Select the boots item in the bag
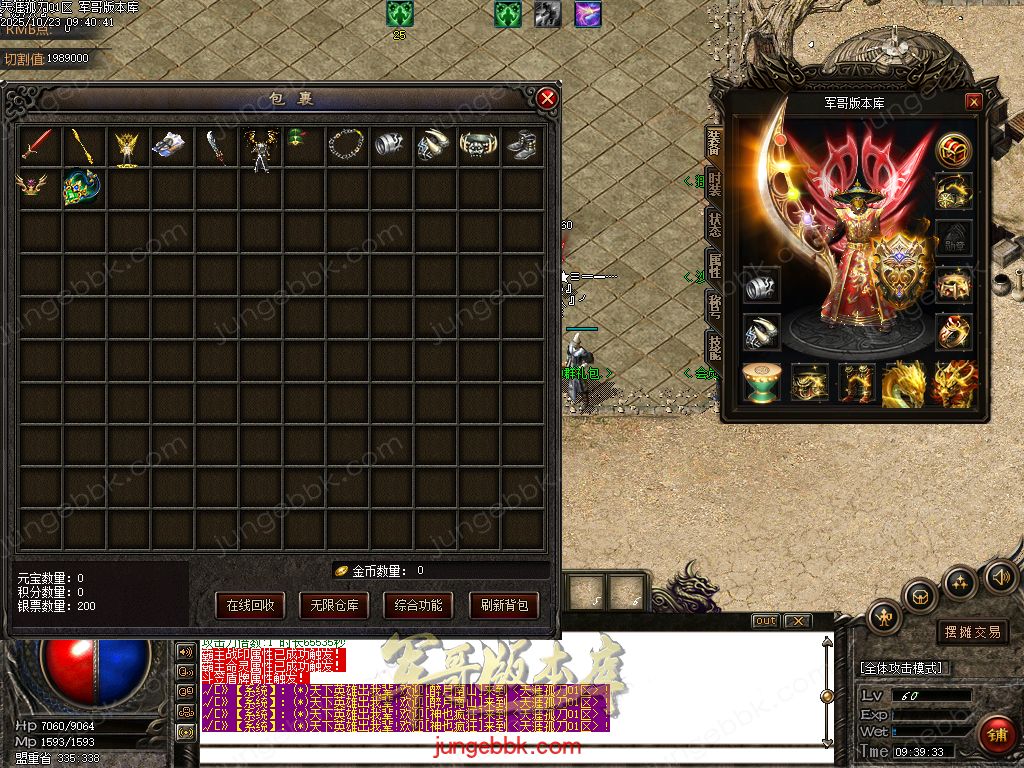Viewport: 1024px width, 768px height. [522, 146]
